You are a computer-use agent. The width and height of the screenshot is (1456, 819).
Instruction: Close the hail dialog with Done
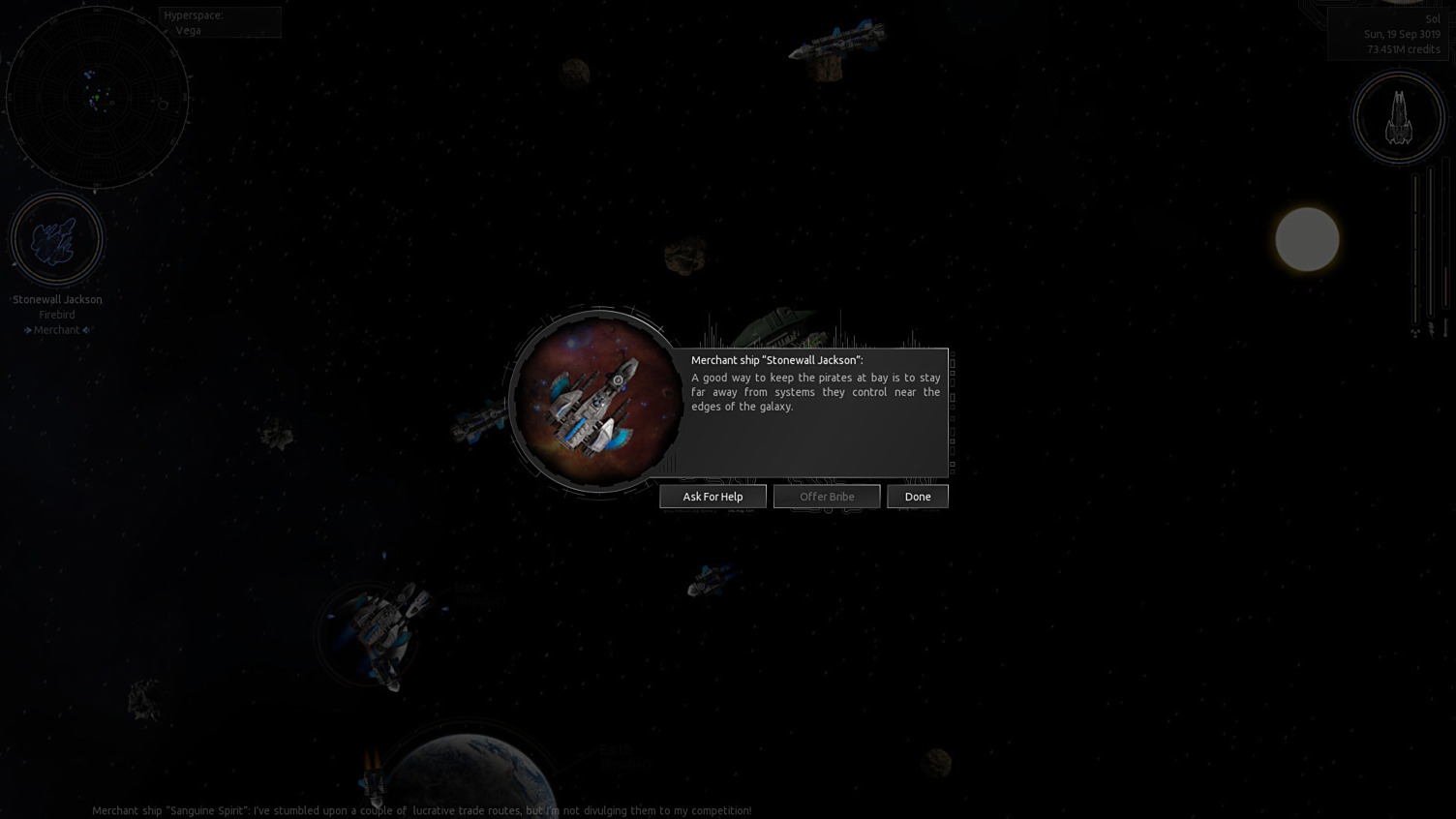[x=917, y=497]
